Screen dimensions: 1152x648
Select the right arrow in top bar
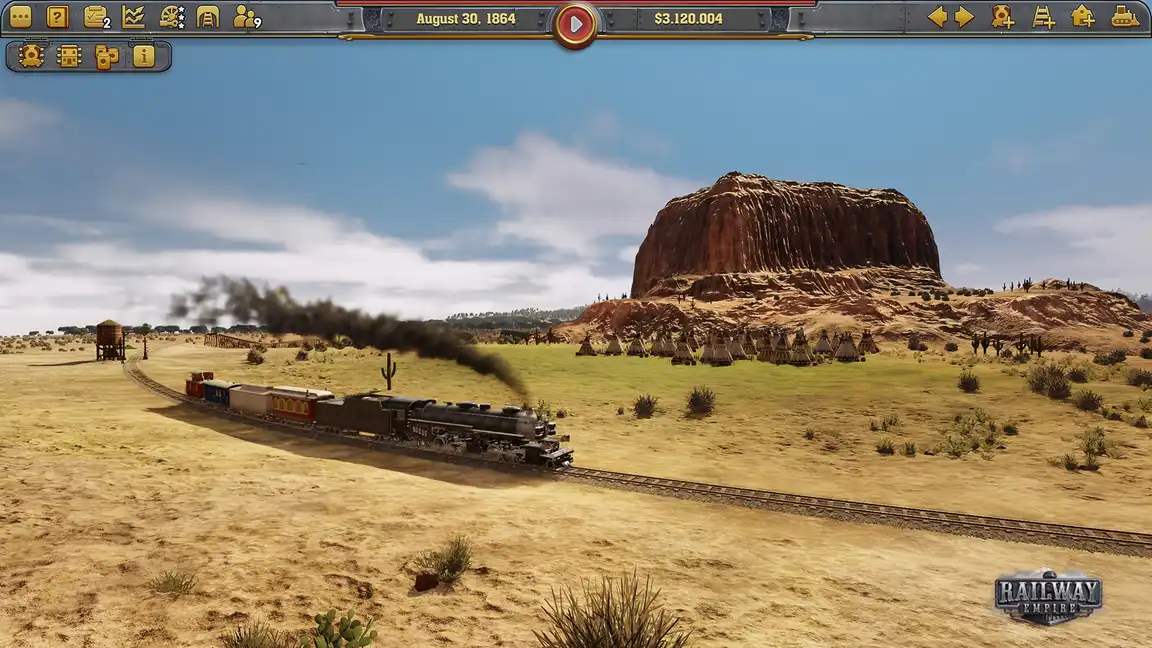[964, 17]
